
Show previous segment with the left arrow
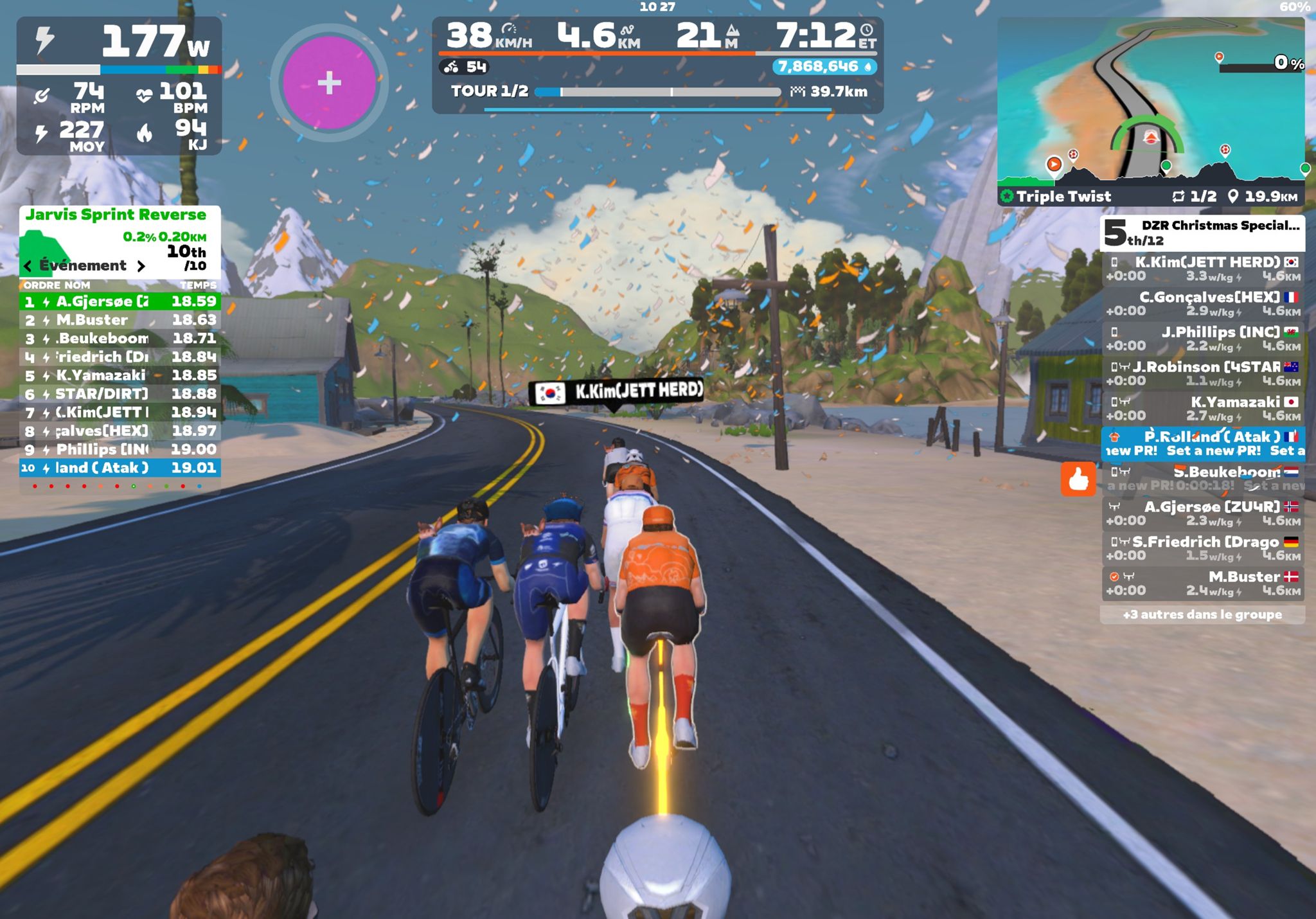click(x=28, y=266)
